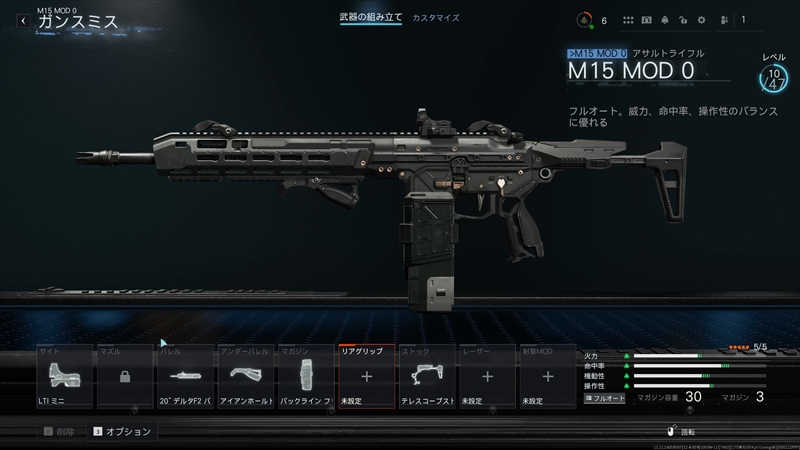Add an attachment to the レーザー slot
Image resolution: width=800 pixels, height=450 pixels.
point(488,378)
